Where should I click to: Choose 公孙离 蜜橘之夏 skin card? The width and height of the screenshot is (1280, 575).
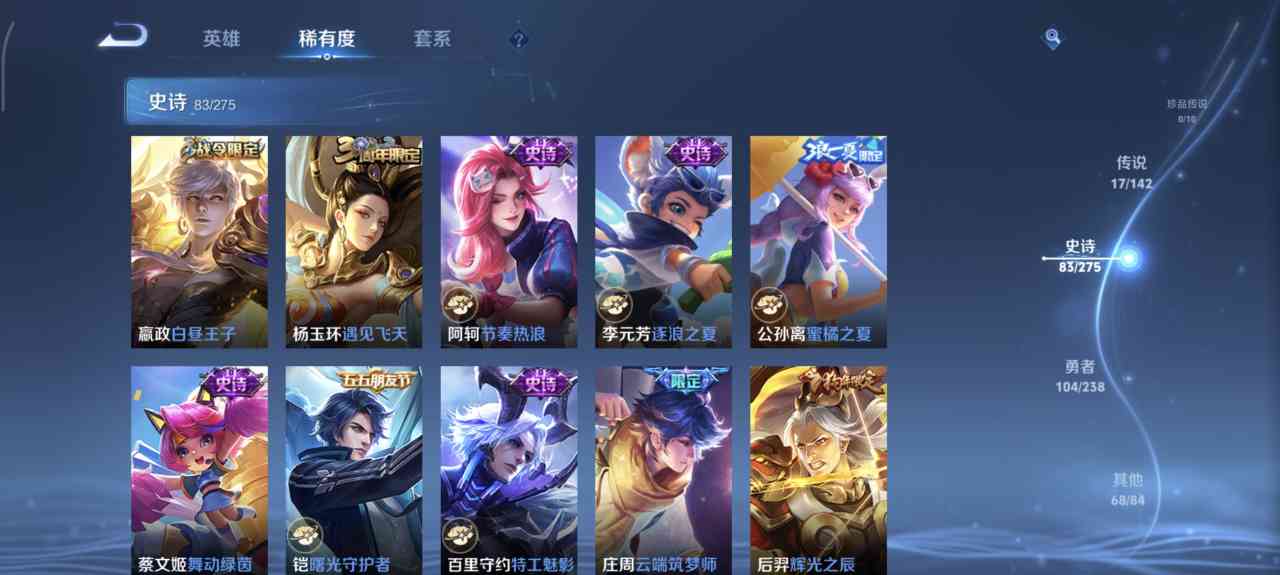tap(818, 242)
